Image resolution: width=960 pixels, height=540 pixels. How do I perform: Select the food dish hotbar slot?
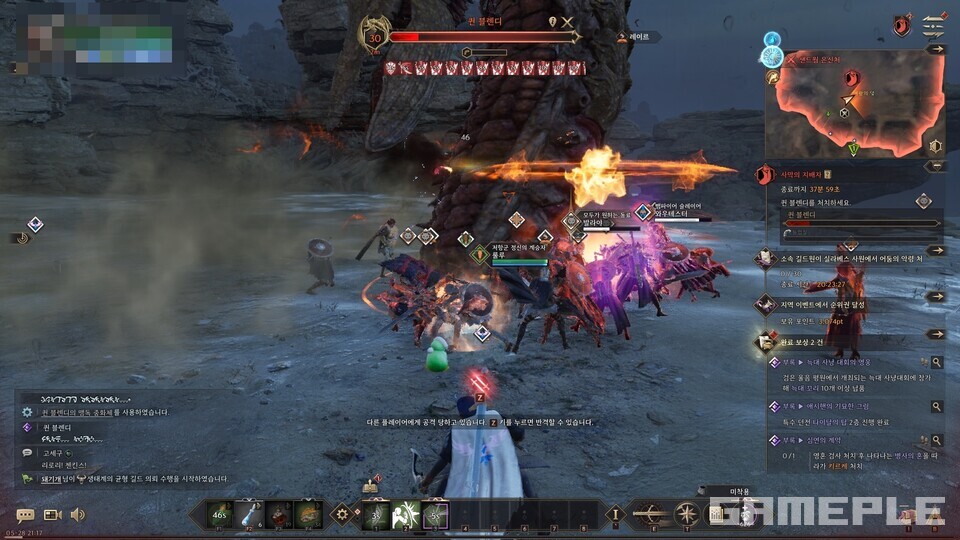309,514
